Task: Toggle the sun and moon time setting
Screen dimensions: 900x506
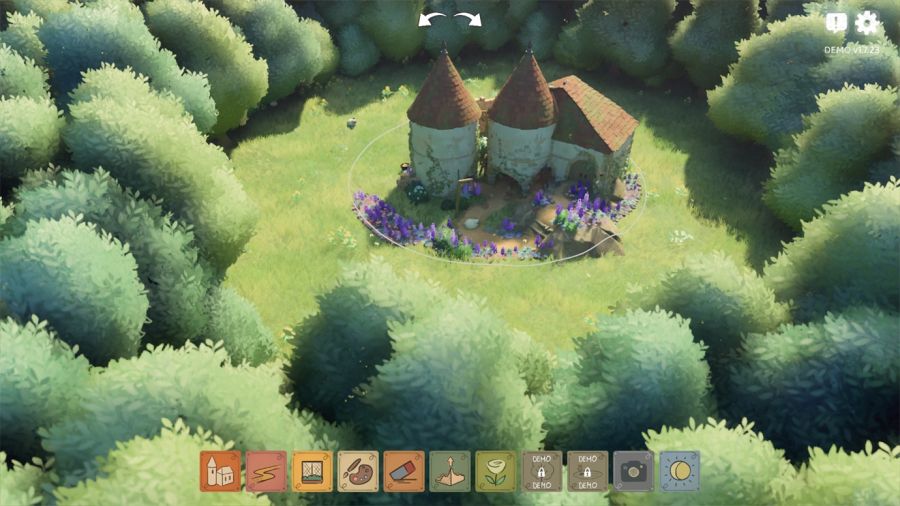Action: coord(680,471)
